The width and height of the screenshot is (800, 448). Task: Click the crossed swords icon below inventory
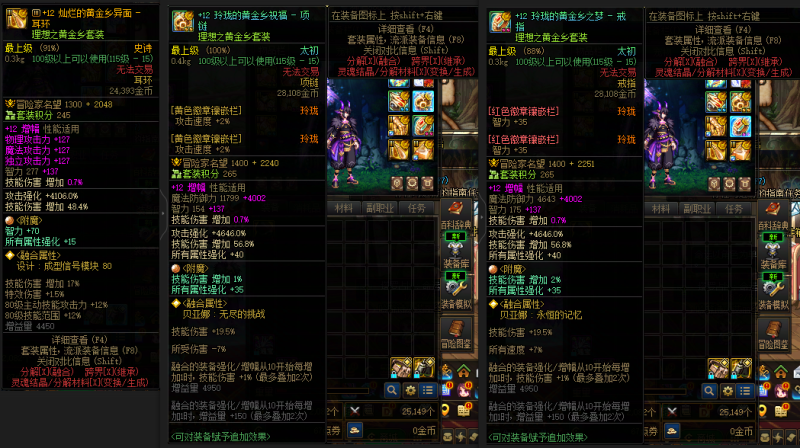pos(355,411)
